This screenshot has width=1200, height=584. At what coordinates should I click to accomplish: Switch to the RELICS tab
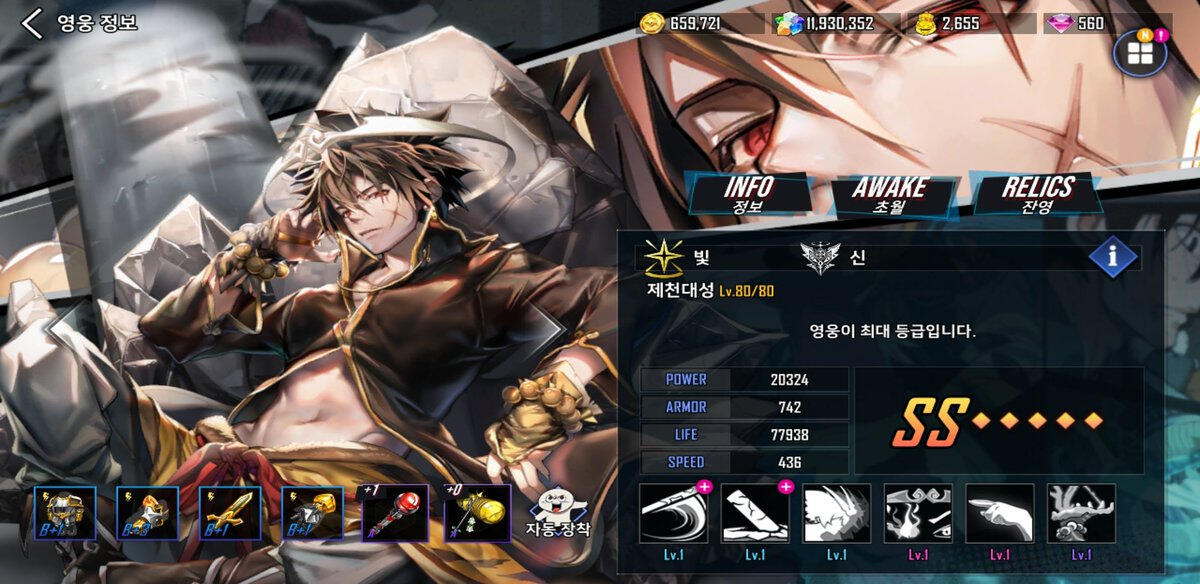1037,192
